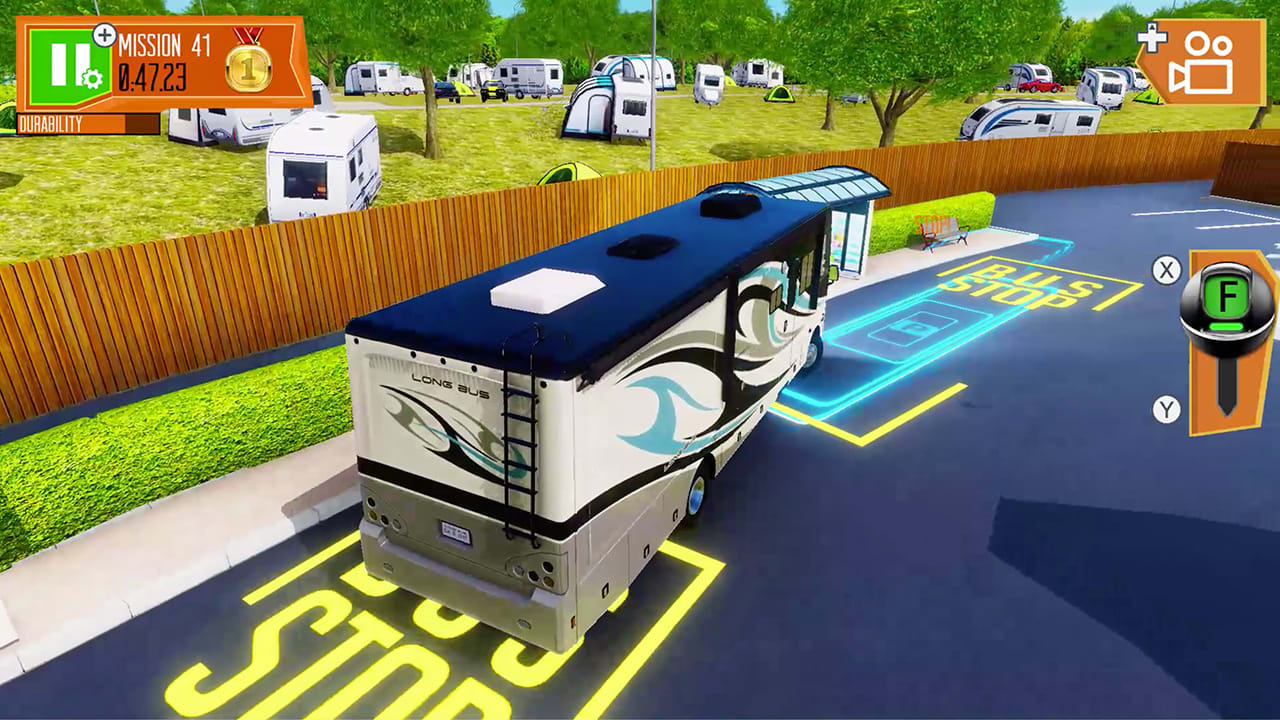The image size is (1280, 720).
Task: Click the blue highlighted parking zone
Action: pyautogui.click(x=910, y=330)
